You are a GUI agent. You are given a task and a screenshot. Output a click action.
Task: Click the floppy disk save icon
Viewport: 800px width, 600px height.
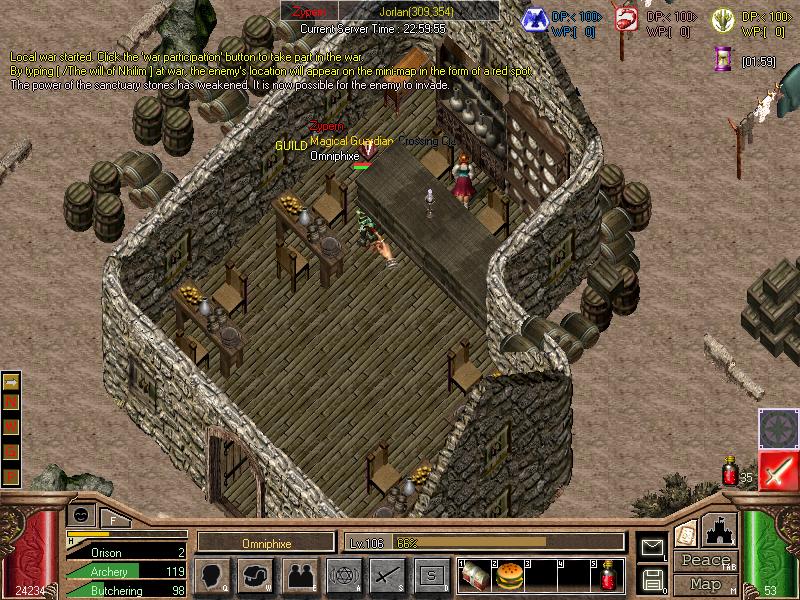click(652, 578)
